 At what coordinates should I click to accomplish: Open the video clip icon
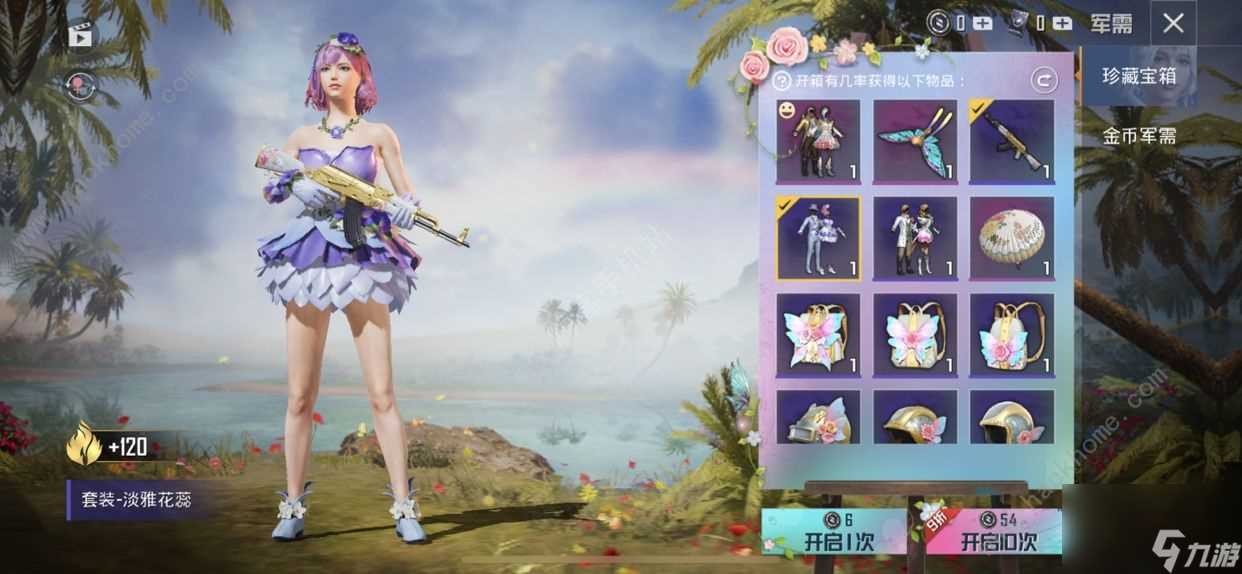pyautogui.click(x=80, y=35)
